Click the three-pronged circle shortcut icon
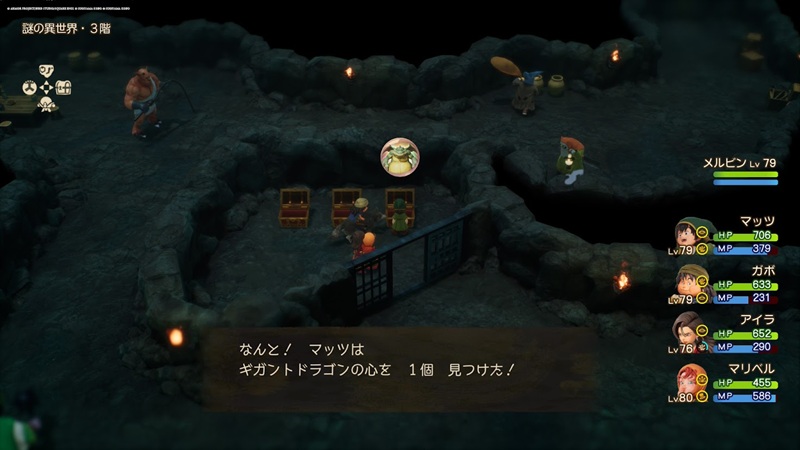This screenshot has width=800, height=450. pos(30,88)
